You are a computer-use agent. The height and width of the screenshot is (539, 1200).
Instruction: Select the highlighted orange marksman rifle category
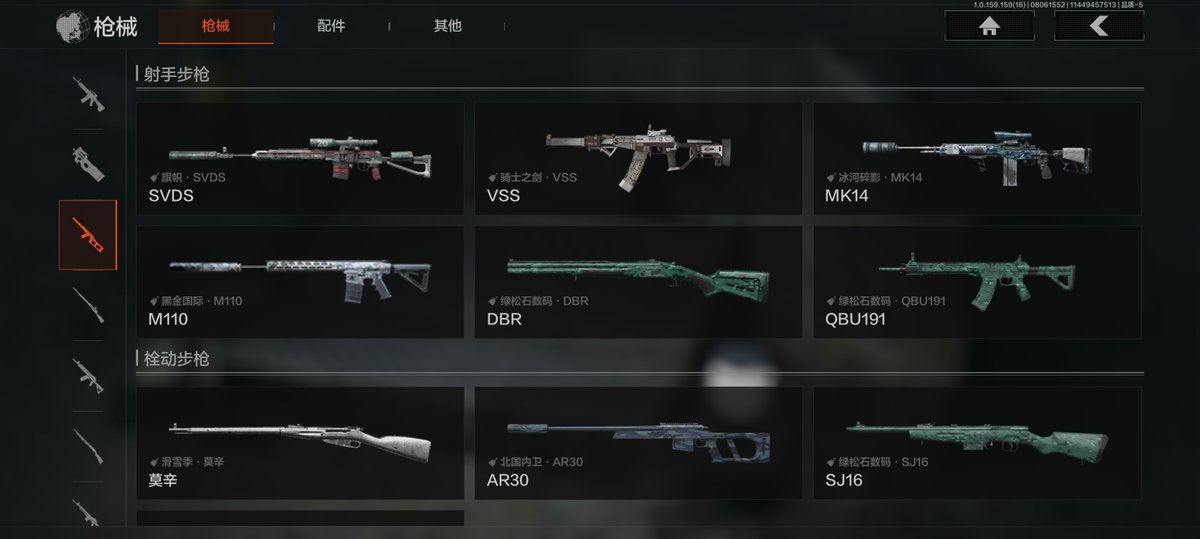[x=88, y=235]
